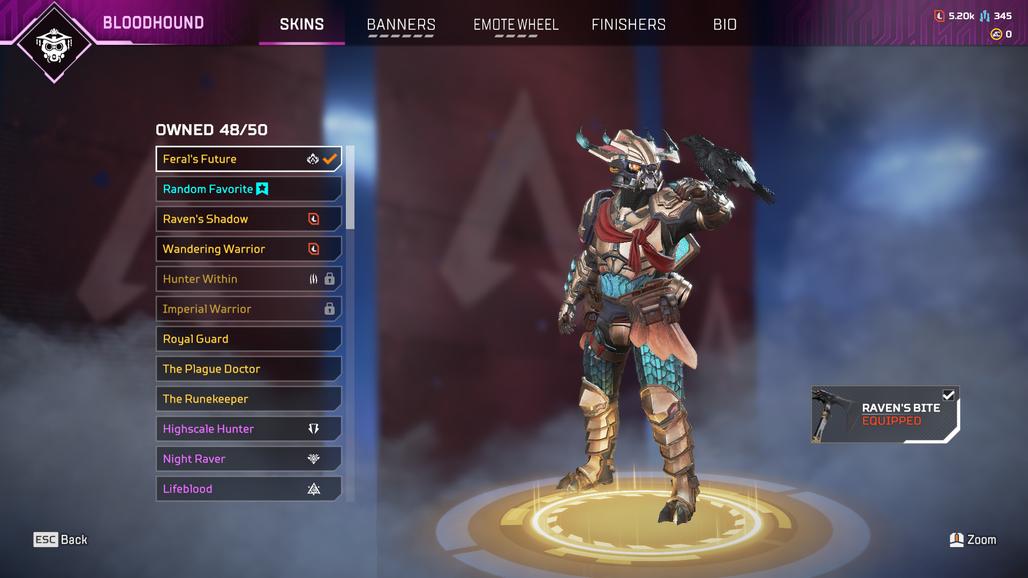Toggle the Raven's Bite equipped heirloom

885,415
